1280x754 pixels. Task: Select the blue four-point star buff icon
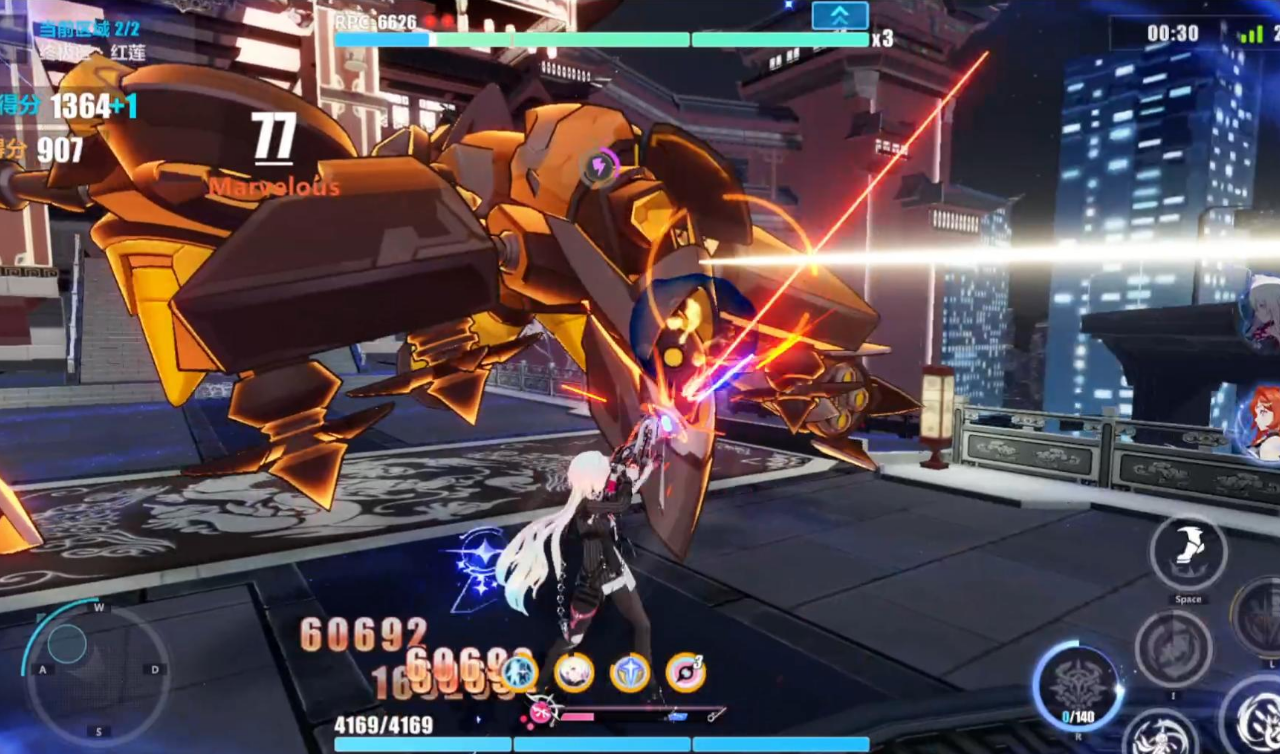tap(630, 673)
